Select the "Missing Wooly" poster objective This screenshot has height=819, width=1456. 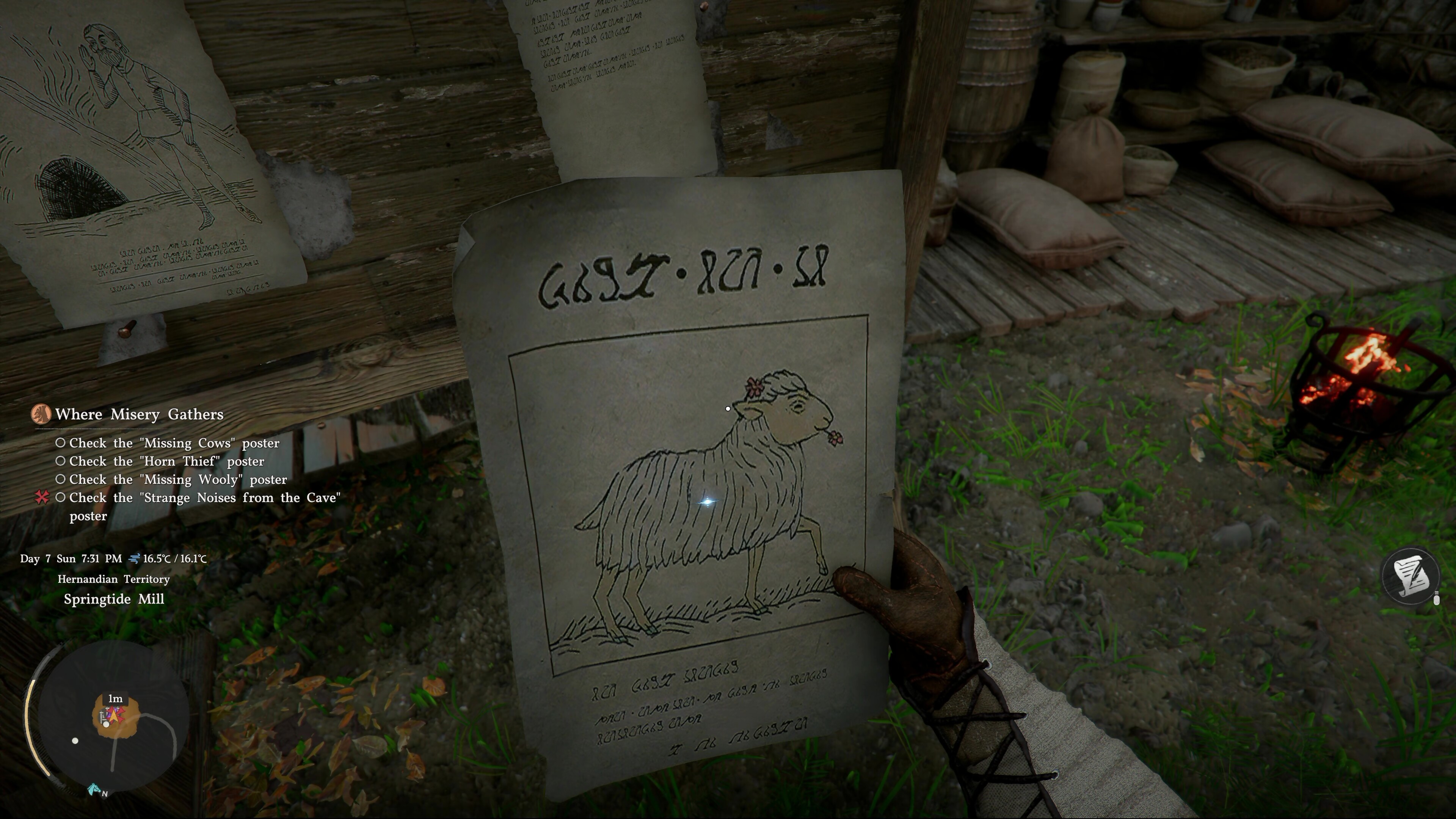[x=177, y=479]
